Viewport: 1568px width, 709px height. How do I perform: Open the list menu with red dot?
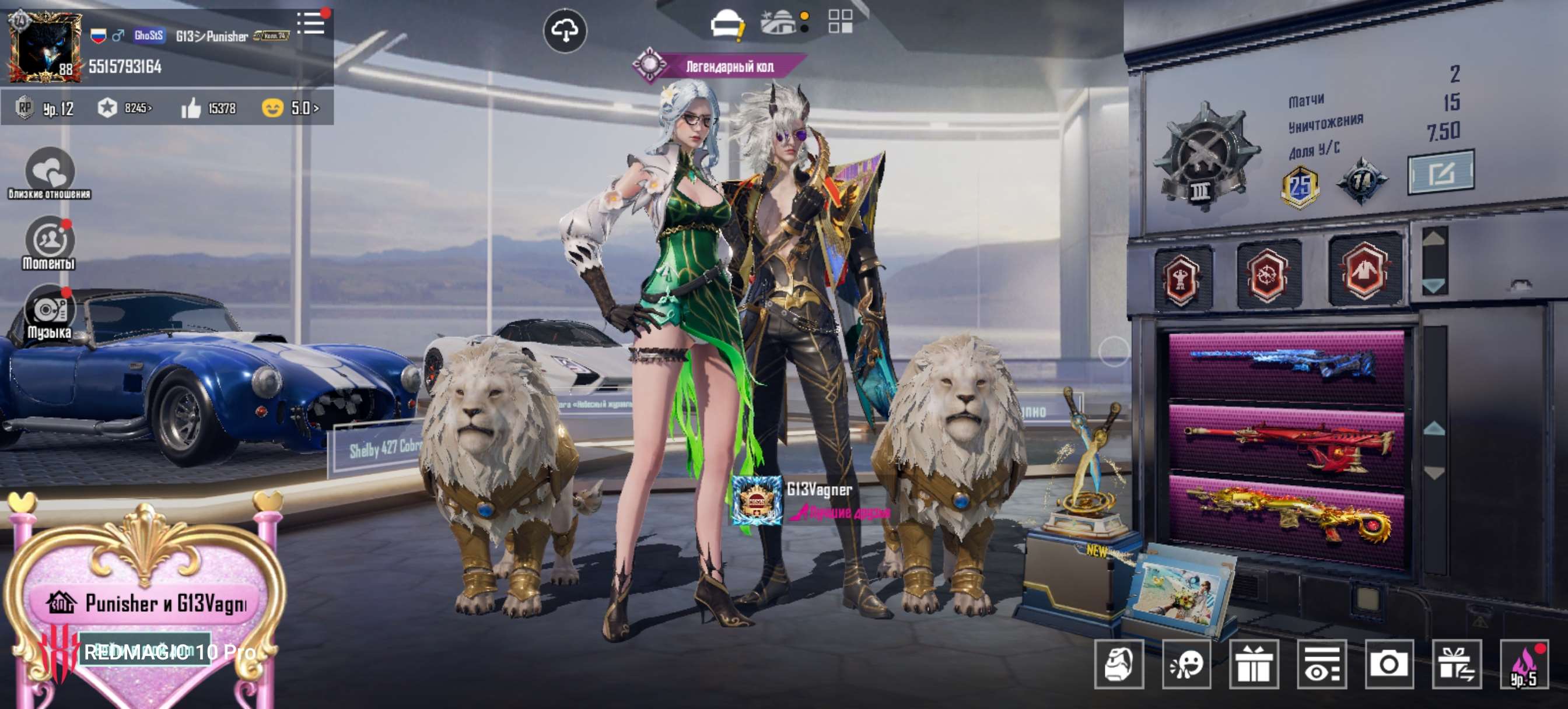(x=311, y=24)
